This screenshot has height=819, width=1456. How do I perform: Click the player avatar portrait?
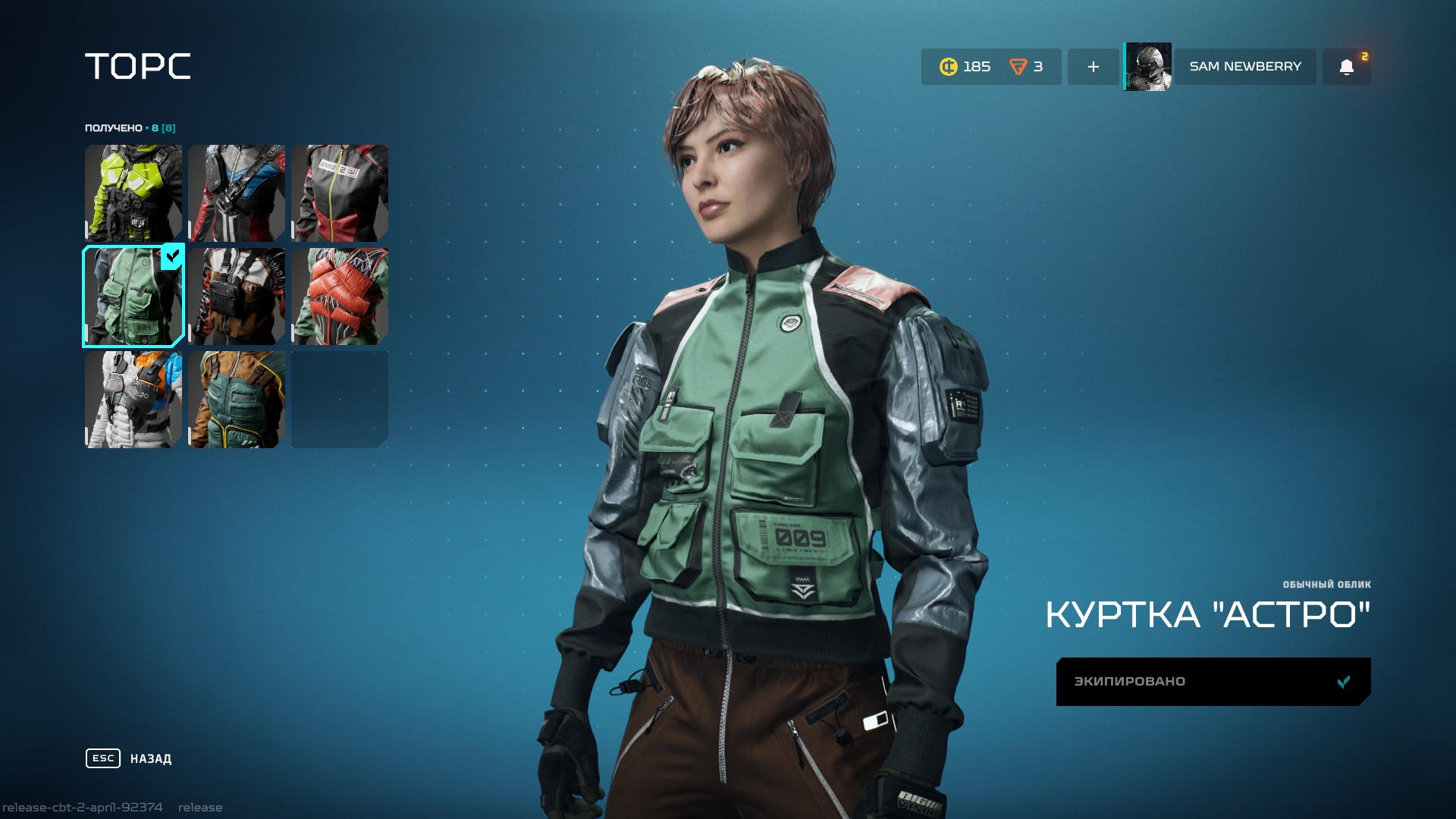[x=1148, y=67]
